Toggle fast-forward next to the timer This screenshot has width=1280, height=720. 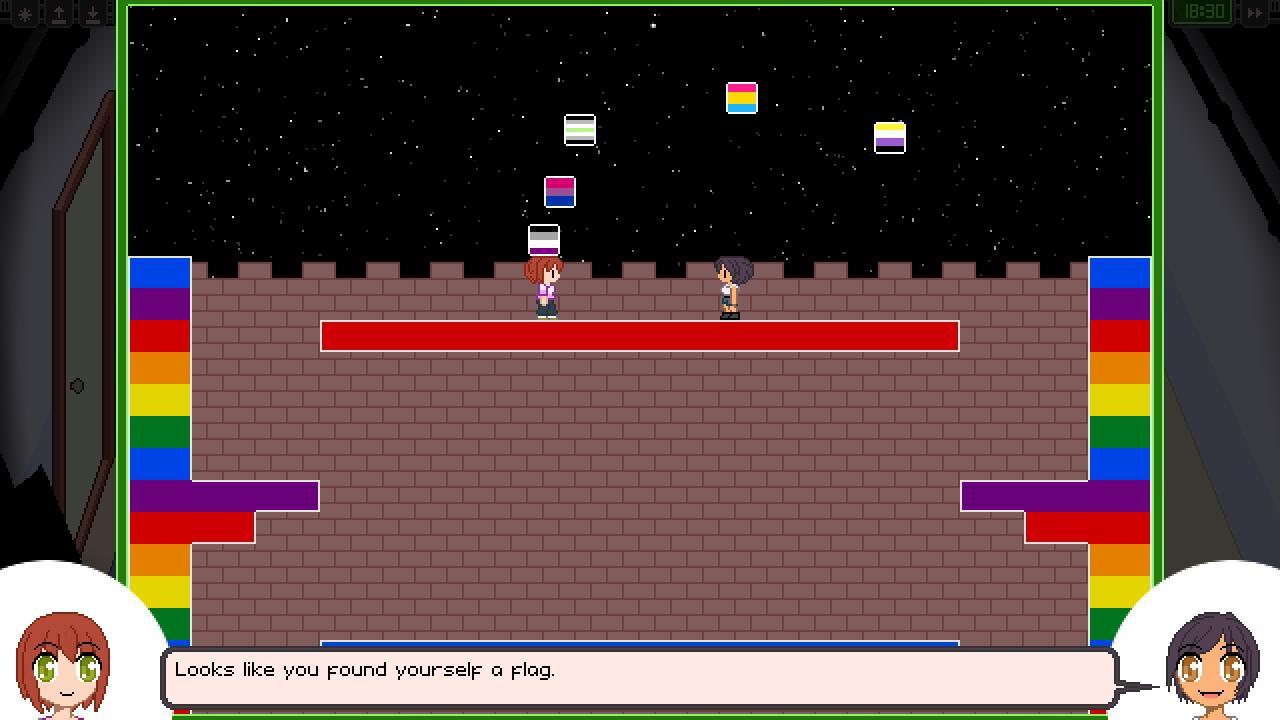pyautogui.click(x=1255, y=11)
